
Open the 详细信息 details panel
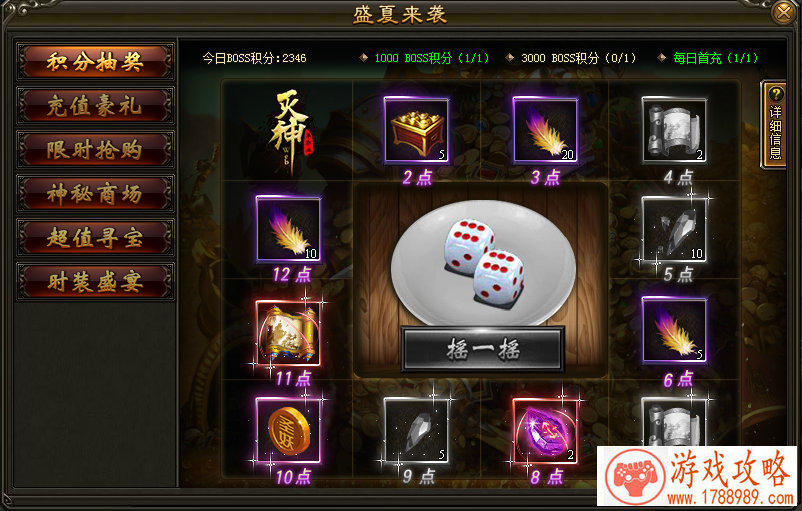tap(775, 123)
